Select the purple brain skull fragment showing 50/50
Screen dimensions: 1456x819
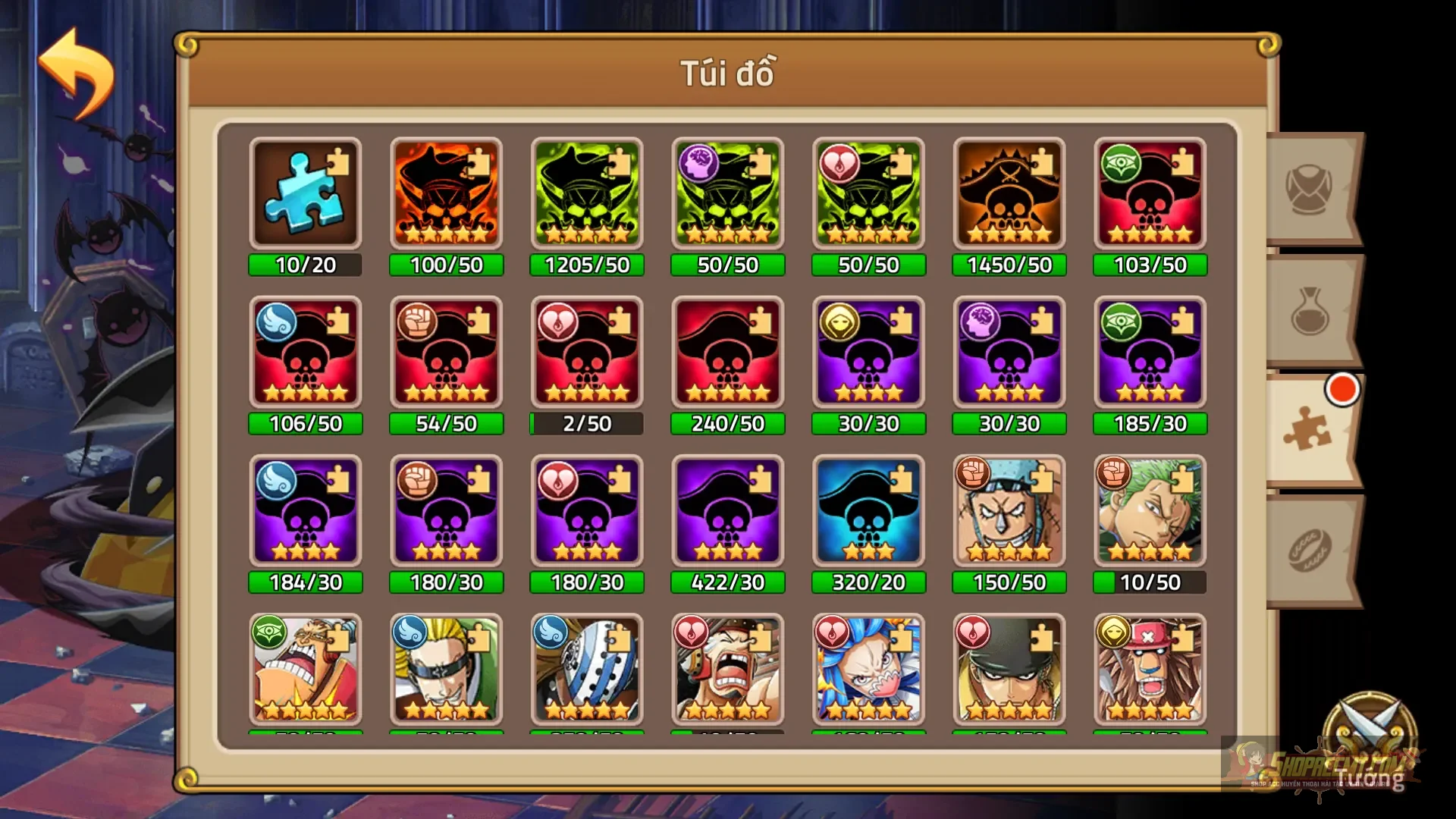click(726, 193)
